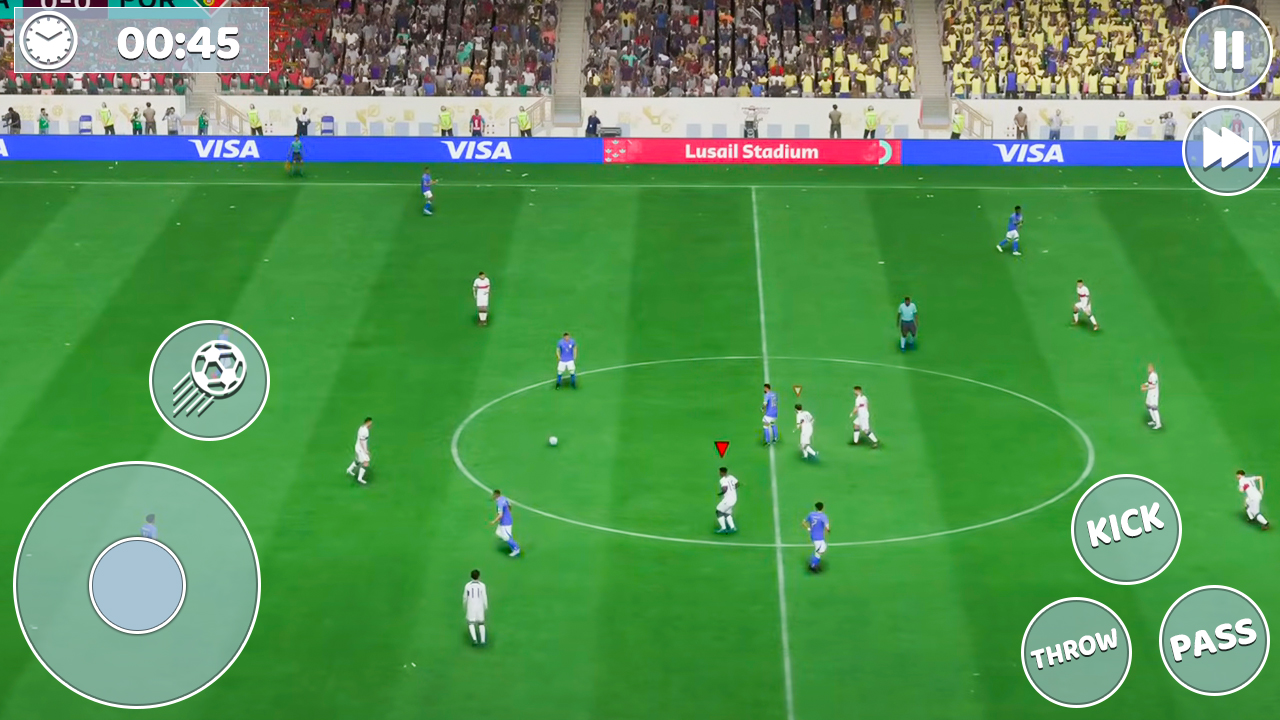Tap the 0-0 score display
Viewport: 1280px width, 720px height.
pos(65,4)
